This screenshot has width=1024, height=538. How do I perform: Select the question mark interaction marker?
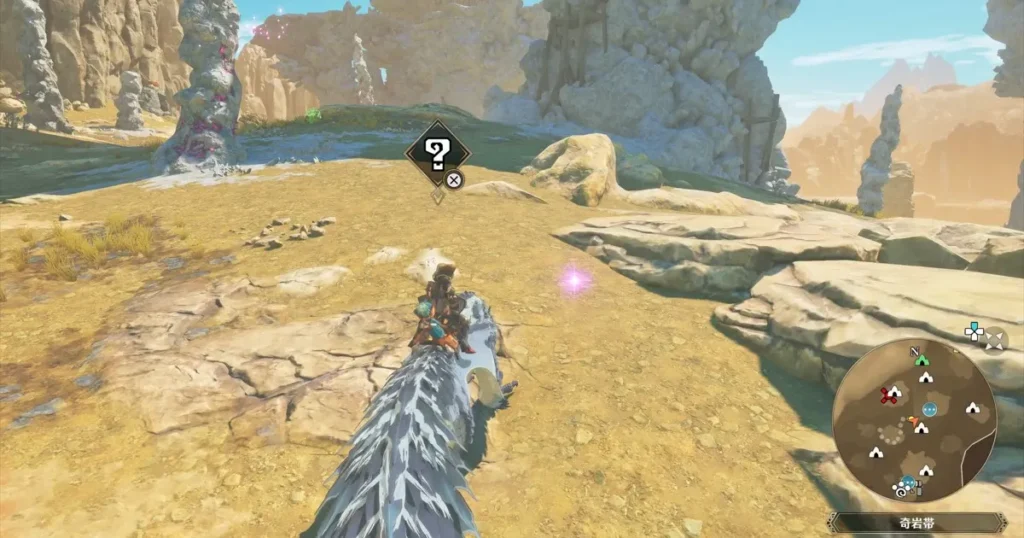tap(436, 153)
